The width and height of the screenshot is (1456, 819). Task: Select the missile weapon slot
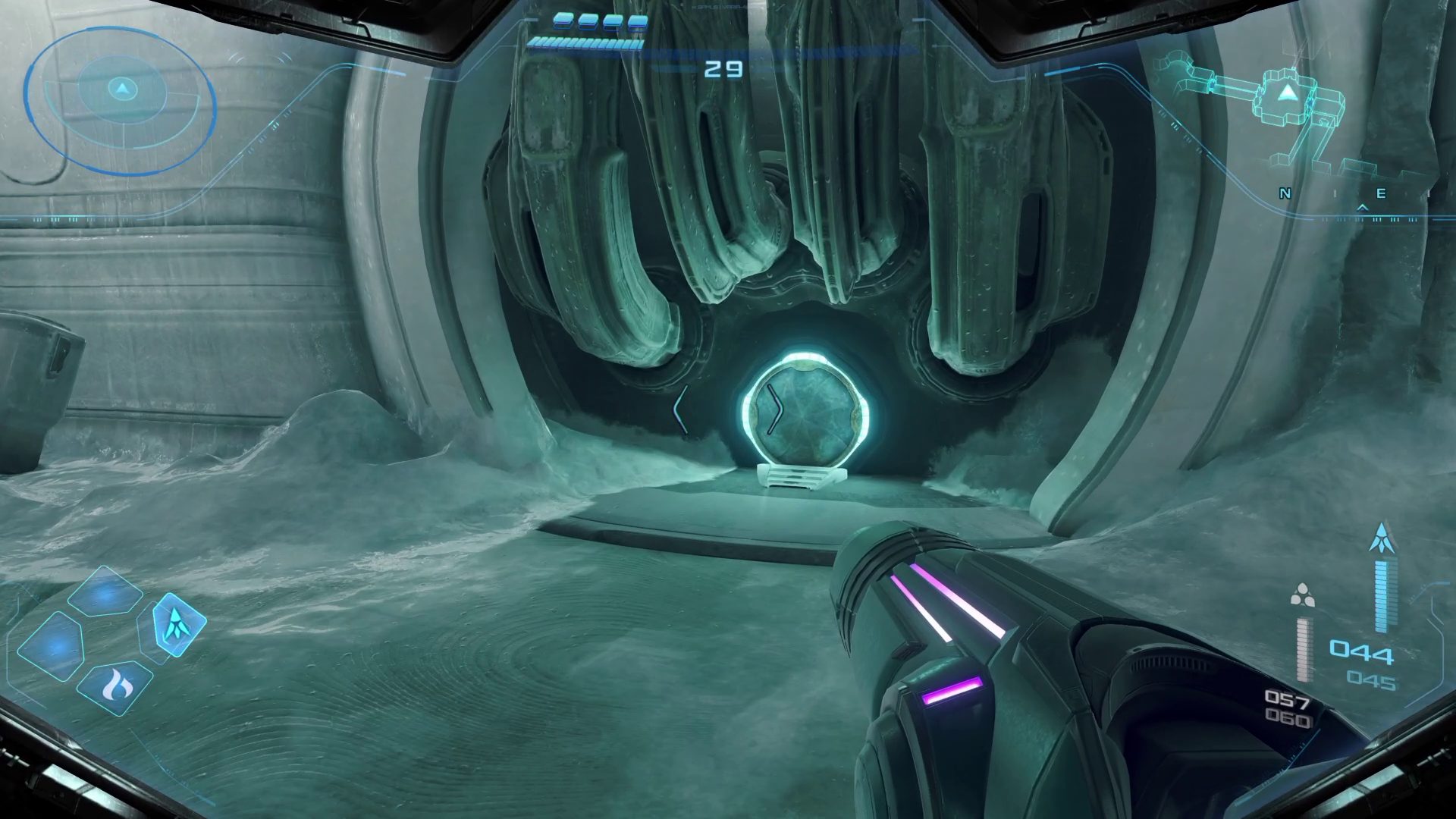[179, 624]
